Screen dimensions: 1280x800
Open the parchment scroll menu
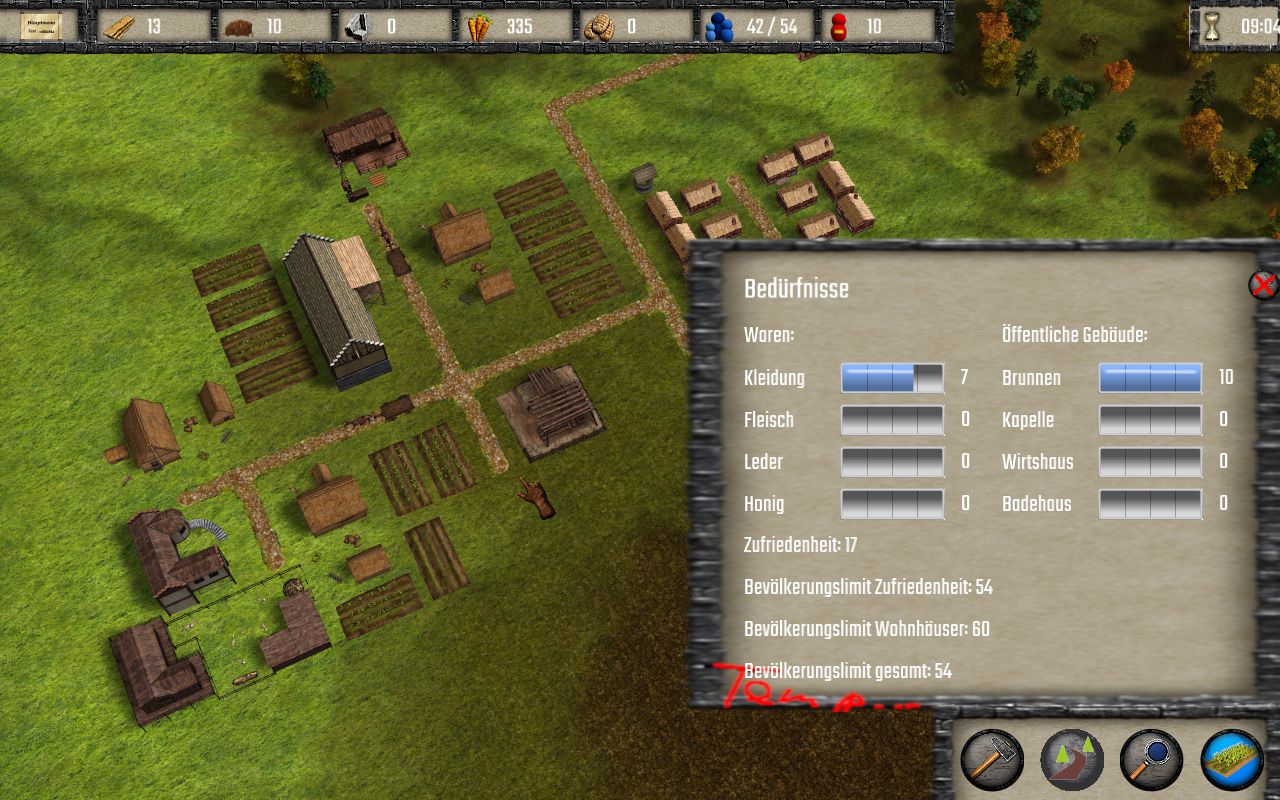pos(41,26)
